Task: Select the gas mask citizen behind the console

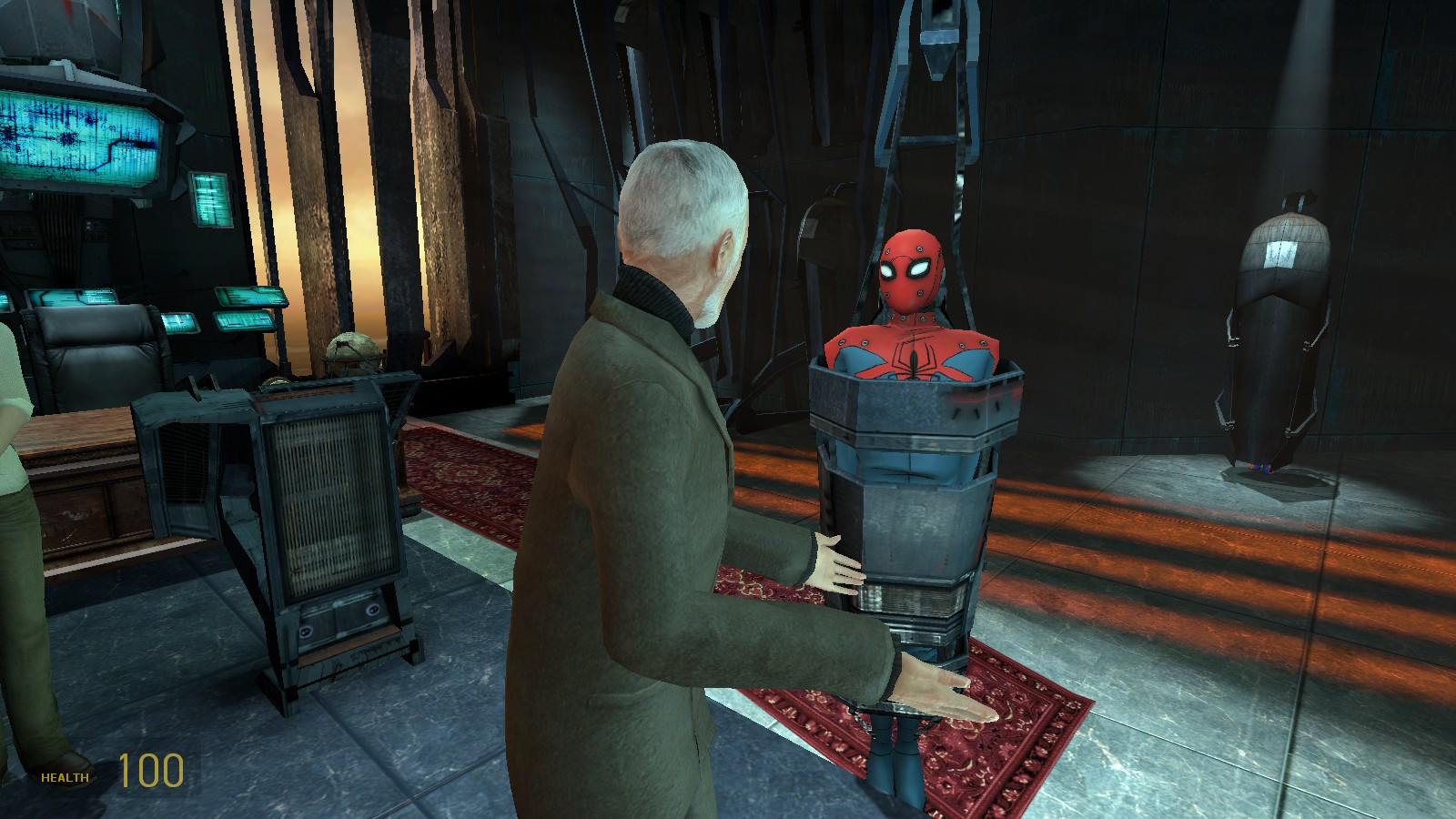Action: pos(350,350)
